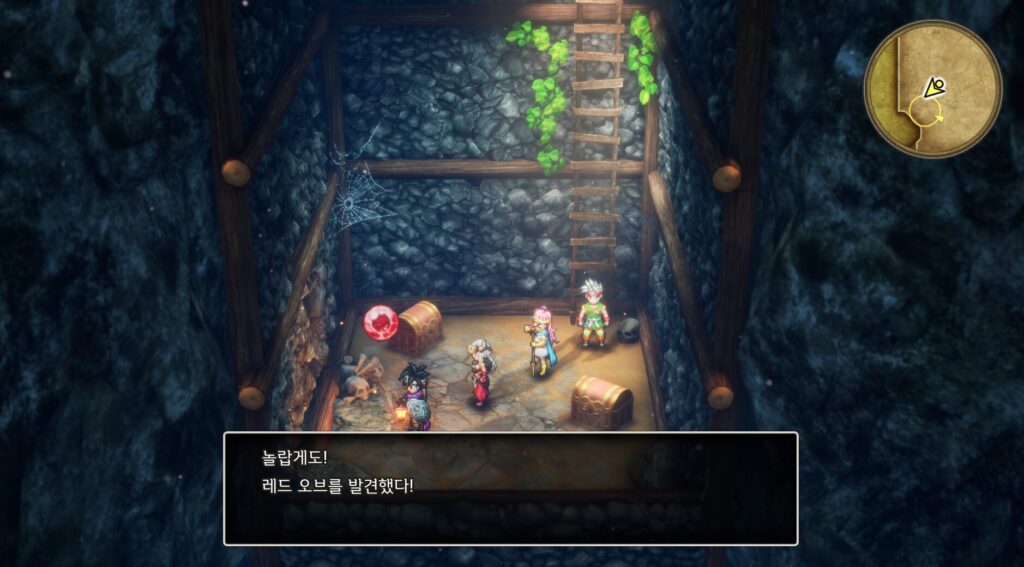The height and width of the screenshot is (567, 1024).
Task: Advance the Red Orb discovery message box
Action: (510, 488)
